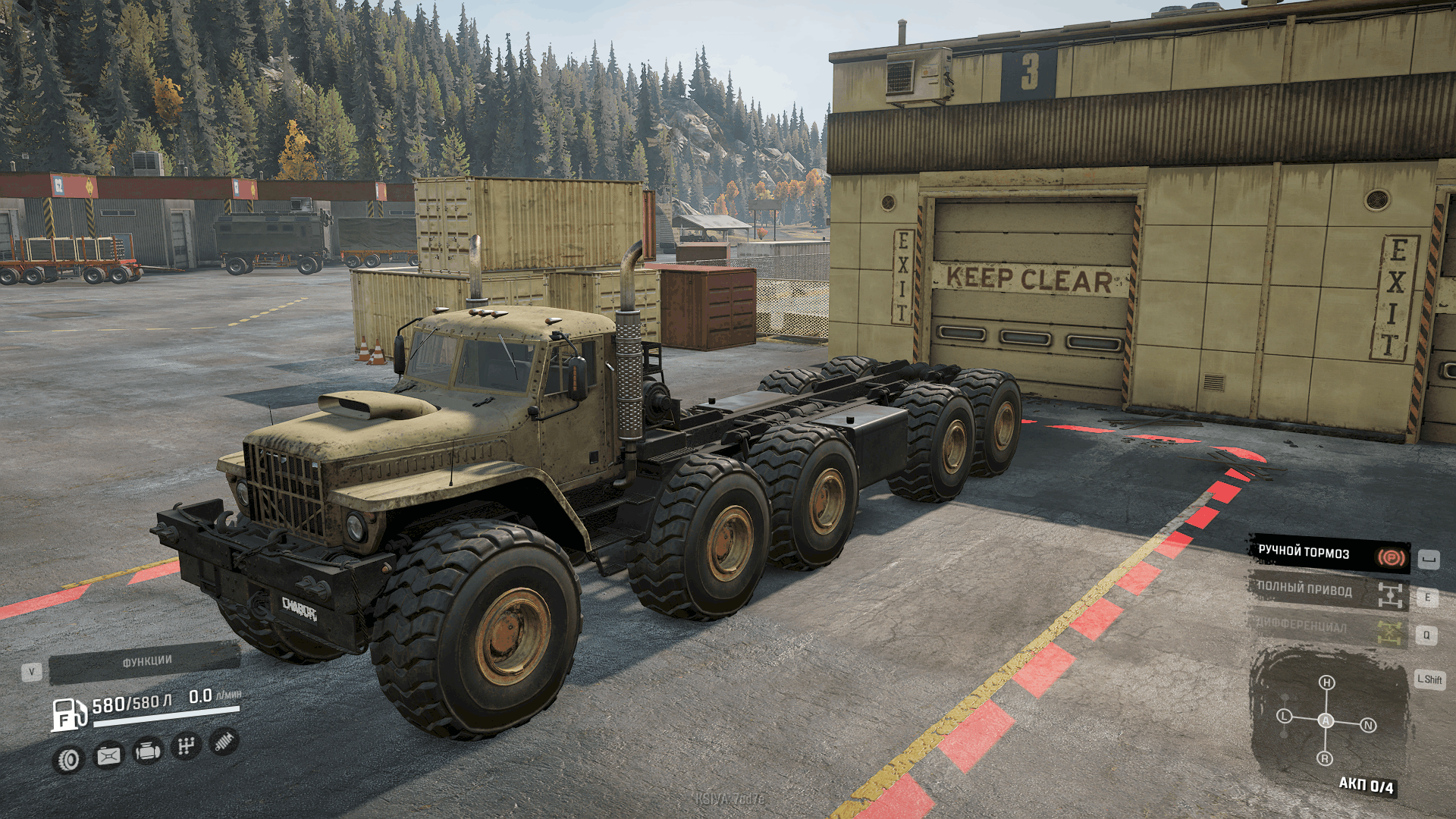Shift gearbox to N neutral
The width and height of the screenshot is (1456, 819).
pyautogui.click(x=1368, y=725)
